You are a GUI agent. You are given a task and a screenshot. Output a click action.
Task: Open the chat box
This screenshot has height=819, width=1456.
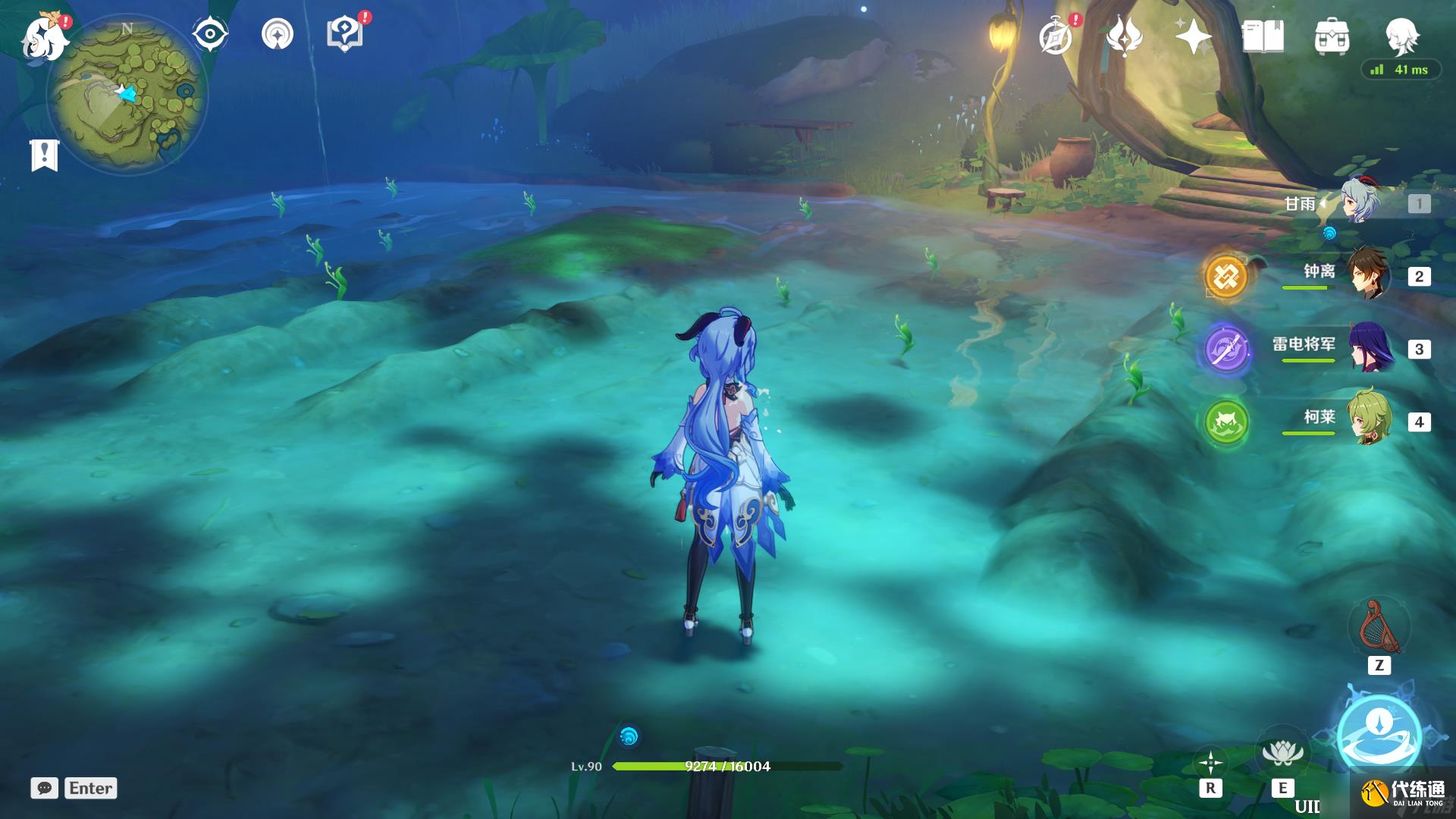point(44,788)
